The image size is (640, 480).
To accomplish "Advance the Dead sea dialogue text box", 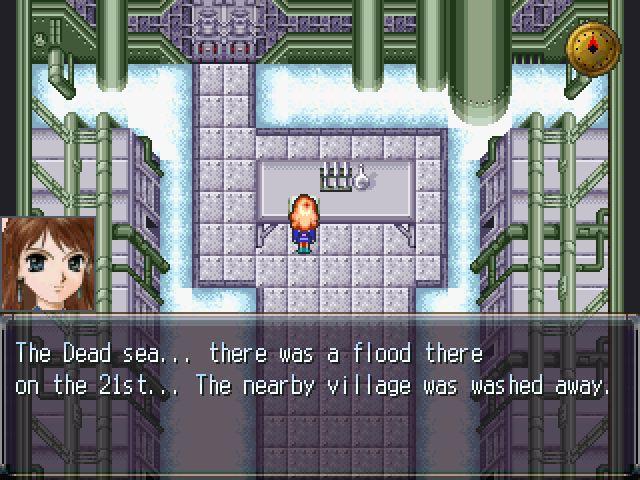I will [318, 368].
